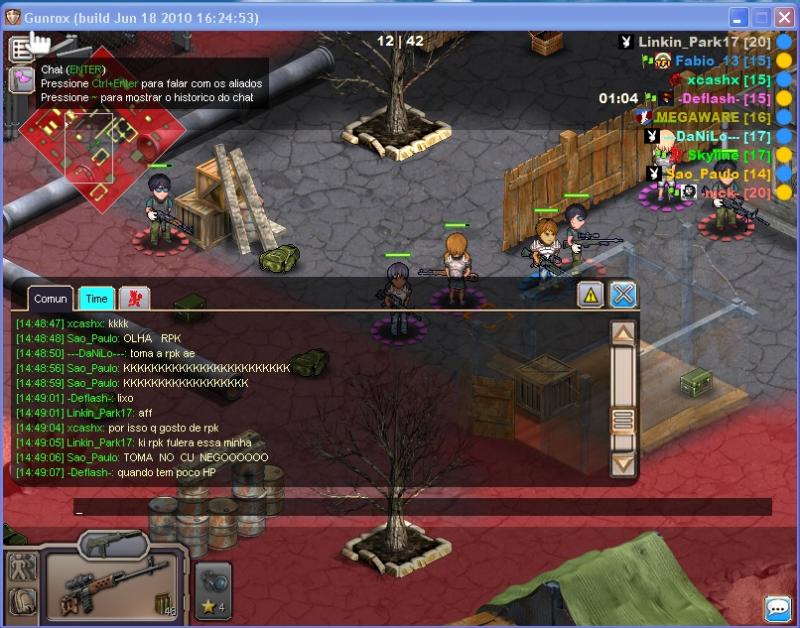Viewport: 800px width, 628px height.
Task: Click into the chat message input field
Action: pos(420,507)
